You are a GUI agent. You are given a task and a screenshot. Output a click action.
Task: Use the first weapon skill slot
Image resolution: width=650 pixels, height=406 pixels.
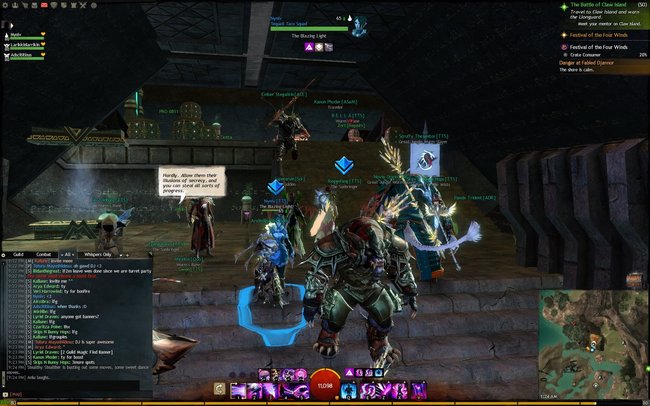(237, 388)
